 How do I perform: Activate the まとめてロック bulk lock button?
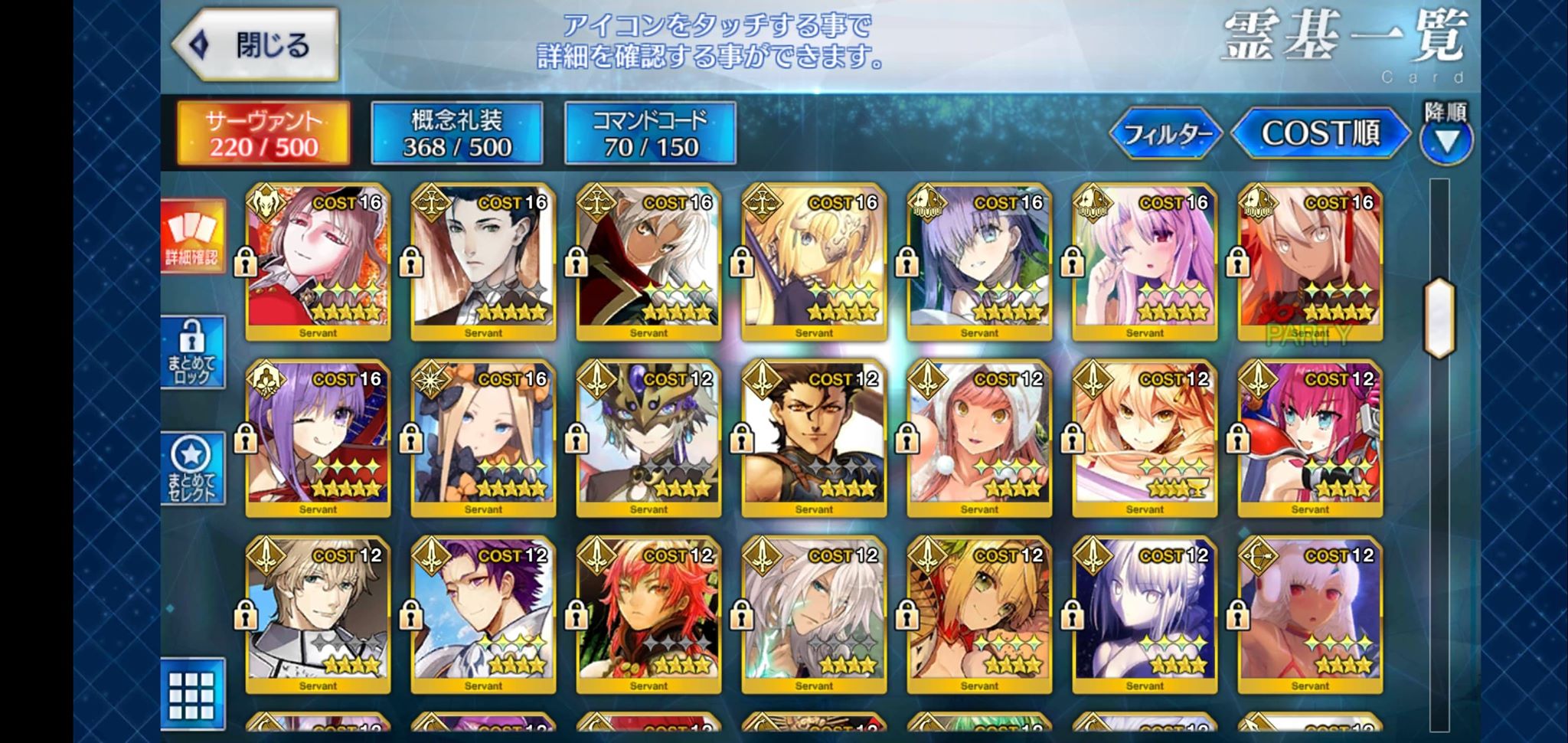point(192,352)
